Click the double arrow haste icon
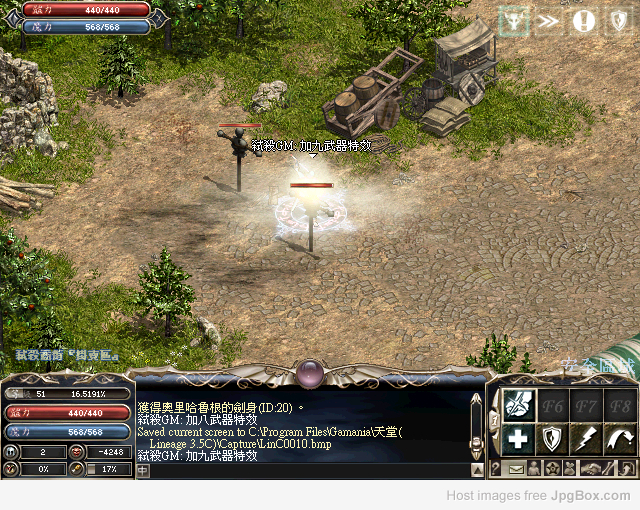 pyautogui.click(x=549, y=20)
